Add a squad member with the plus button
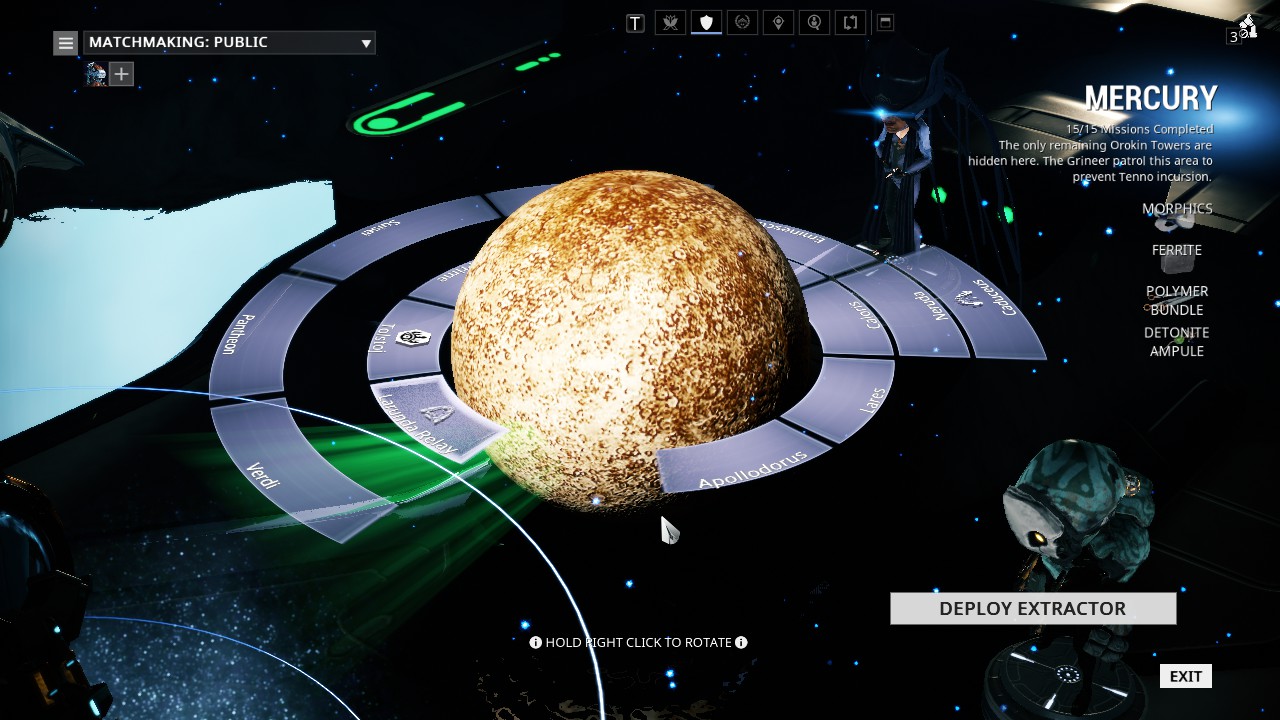This screenshot has height=720, width=1280. (121, 74)
